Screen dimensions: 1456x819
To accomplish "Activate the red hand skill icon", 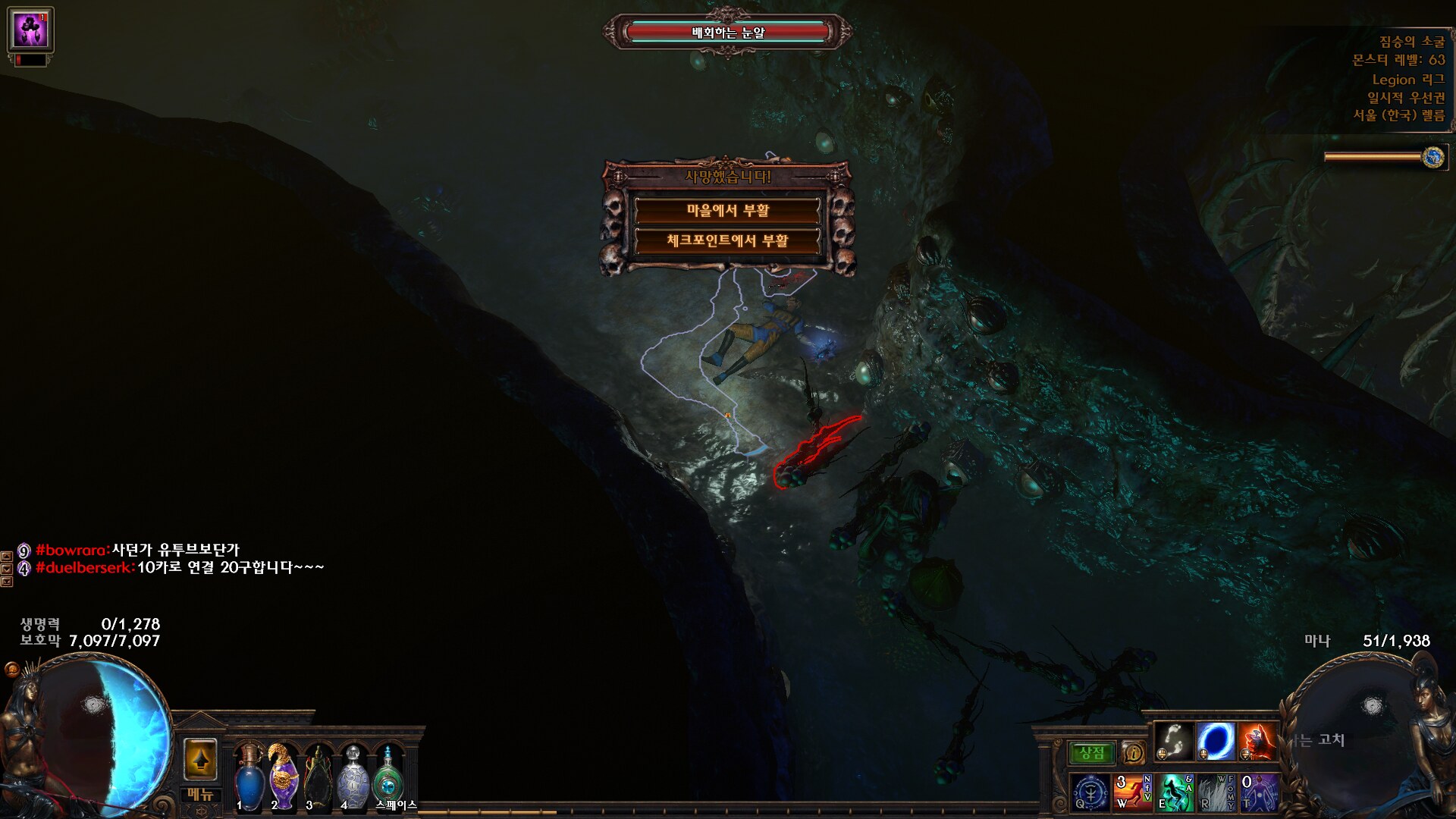I will point(1257,741).
